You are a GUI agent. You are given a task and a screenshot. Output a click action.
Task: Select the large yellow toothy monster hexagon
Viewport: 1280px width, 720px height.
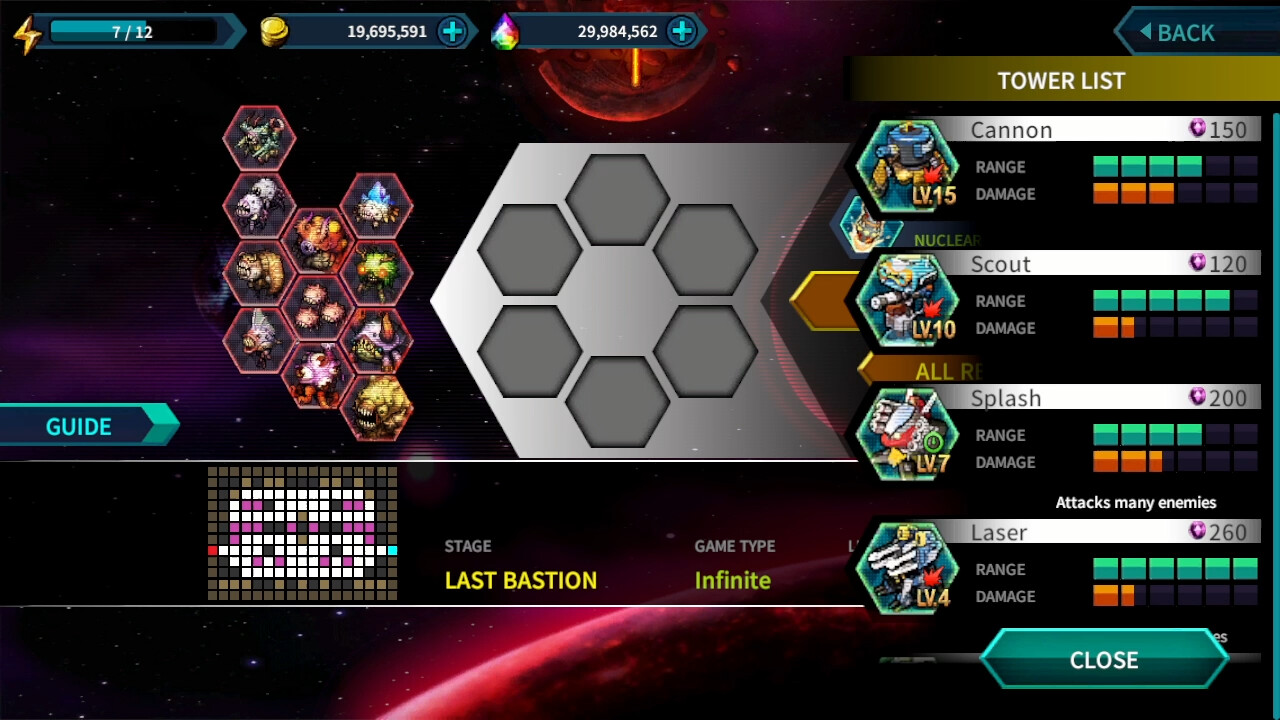[382, 408]
